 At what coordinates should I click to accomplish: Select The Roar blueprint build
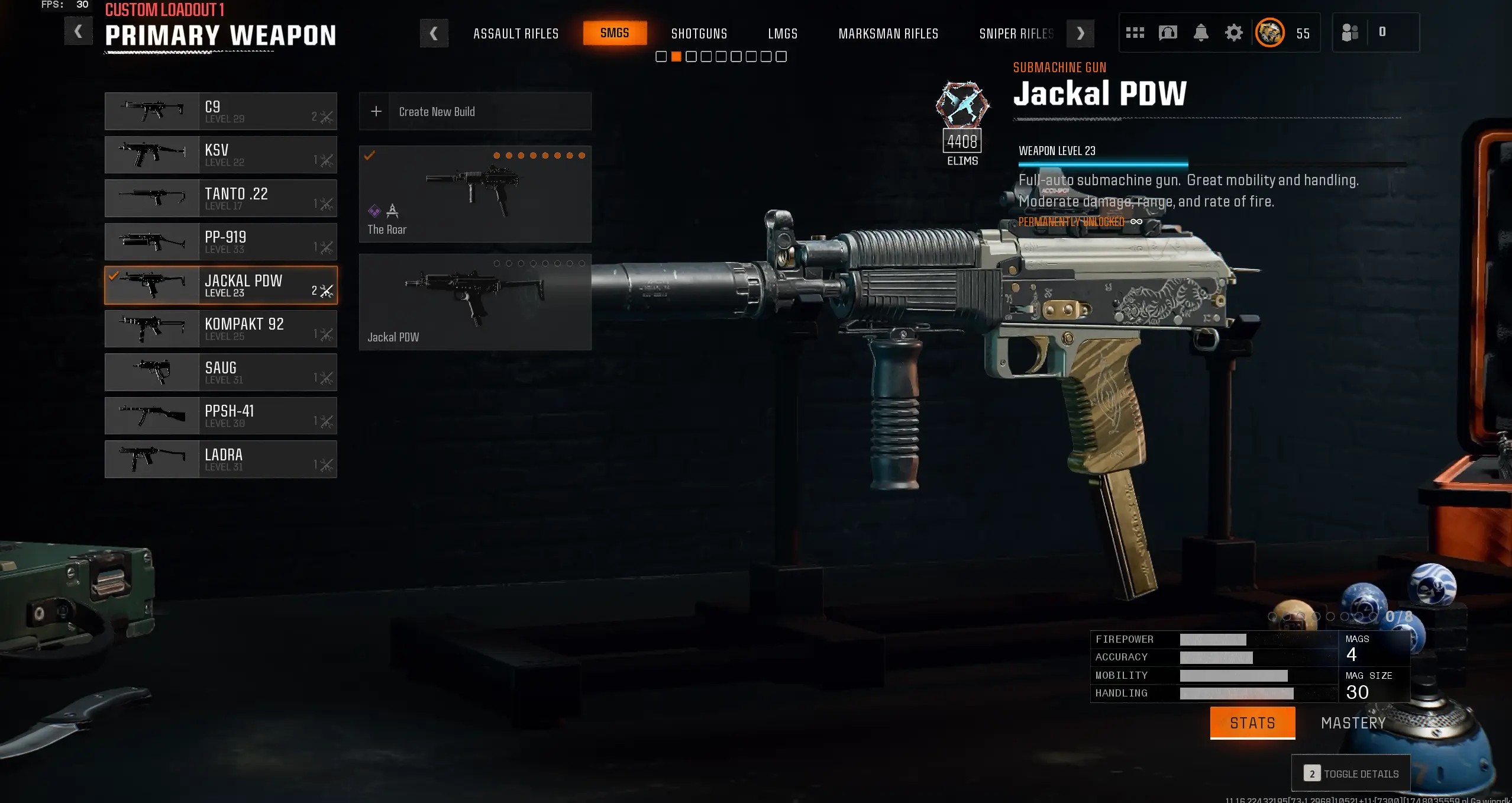475,194
